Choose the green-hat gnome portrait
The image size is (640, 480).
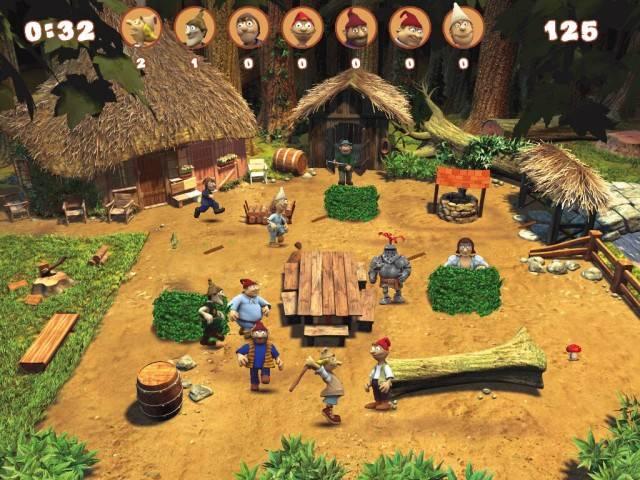pyautogui.click(x=195, y=27)
